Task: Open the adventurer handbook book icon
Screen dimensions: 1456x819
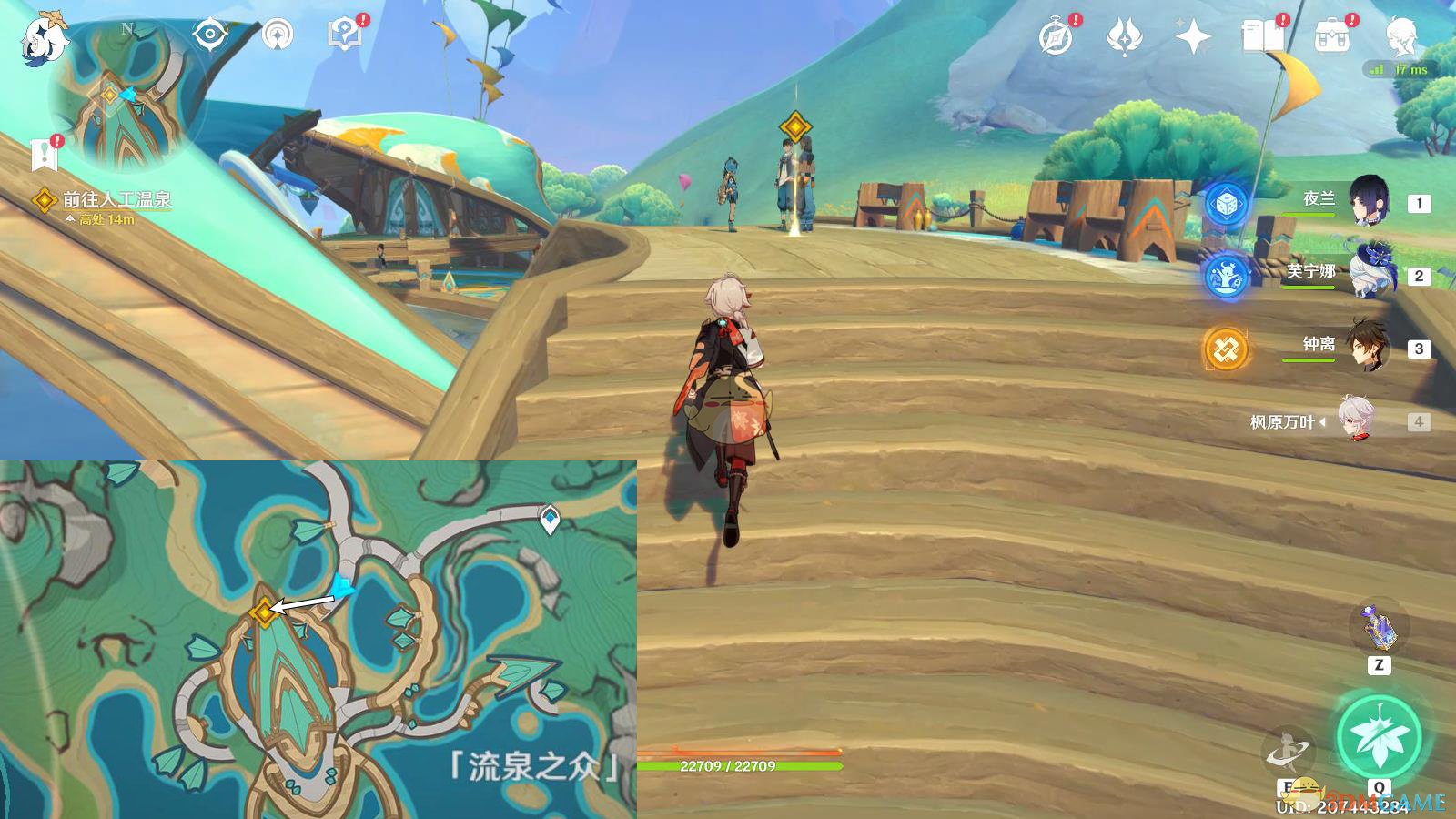Action: 1262,36
